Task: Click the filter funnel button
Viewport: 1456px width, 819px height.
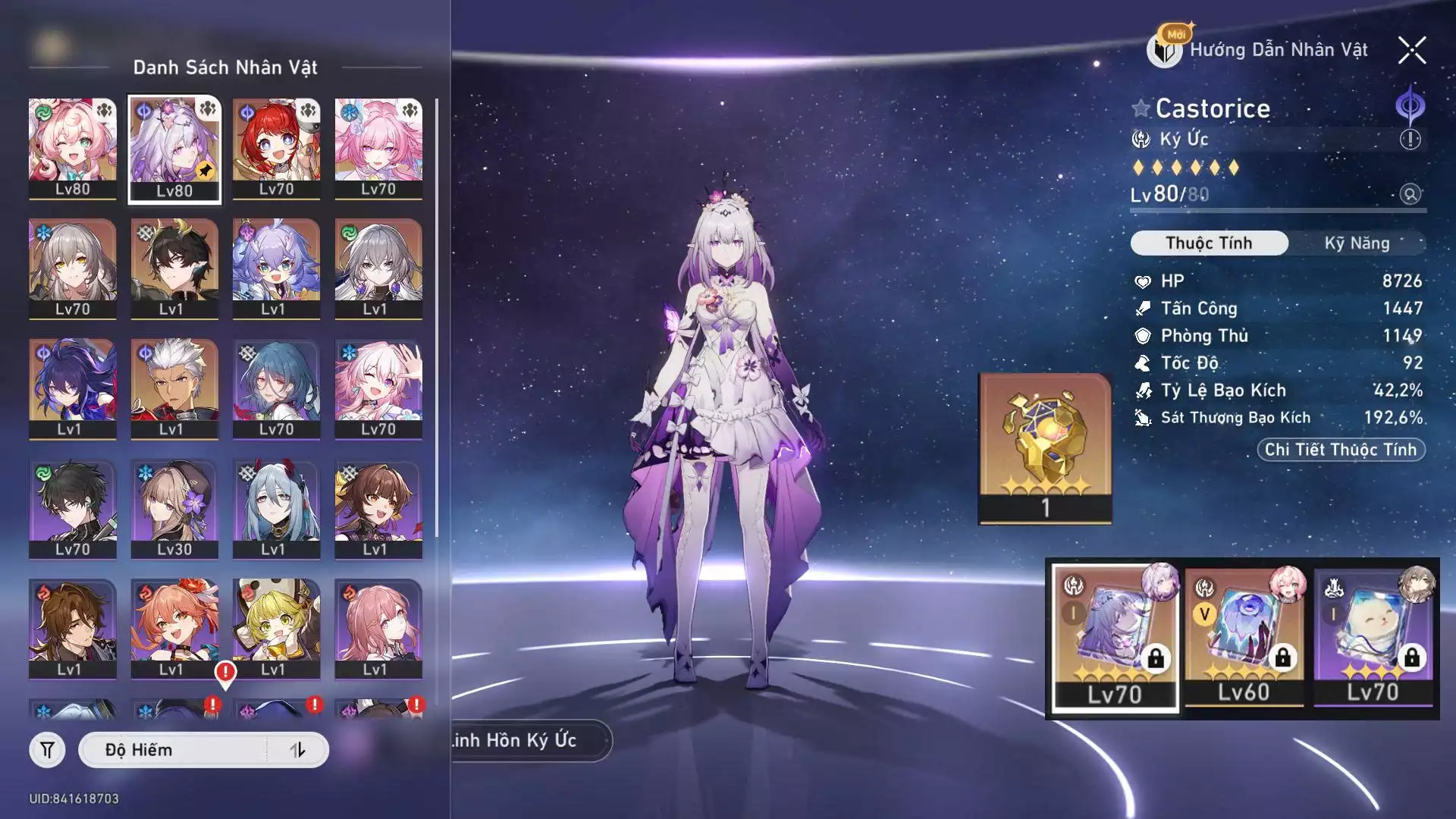Action: point(47,750)
